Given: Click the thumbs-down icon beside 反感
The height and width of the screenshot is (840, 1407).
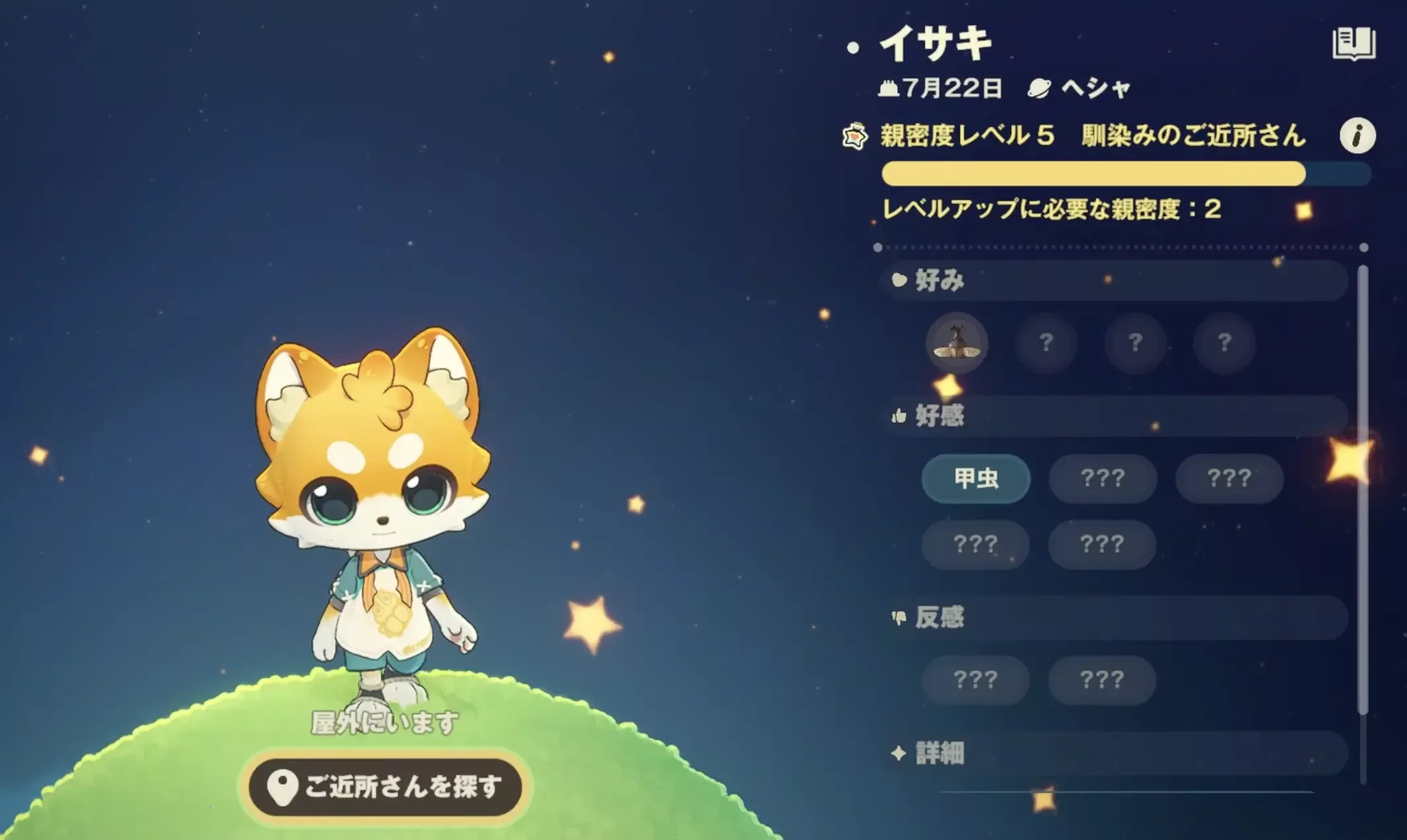Looking at the screenshot, I should click(x=900, y=617).
